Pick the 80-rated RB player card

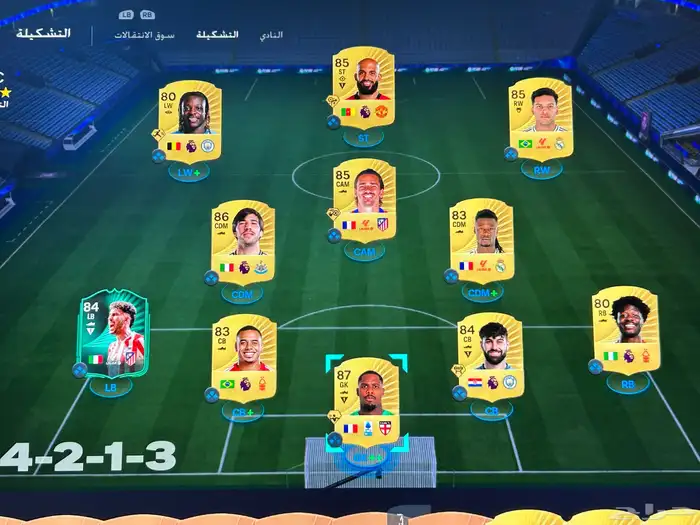pos(626,330)
